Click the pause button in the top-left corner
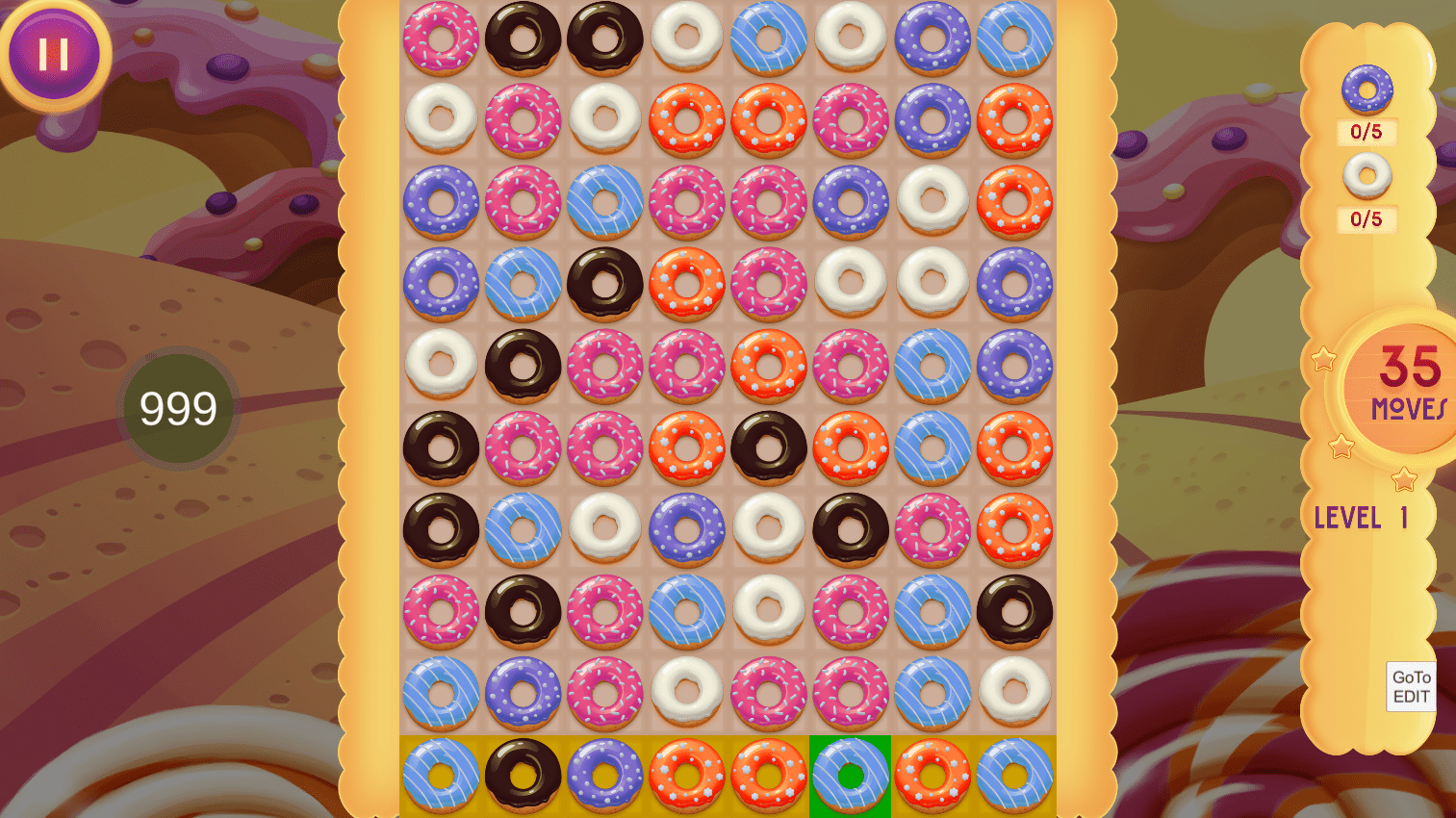 click(x=55, y=55)
